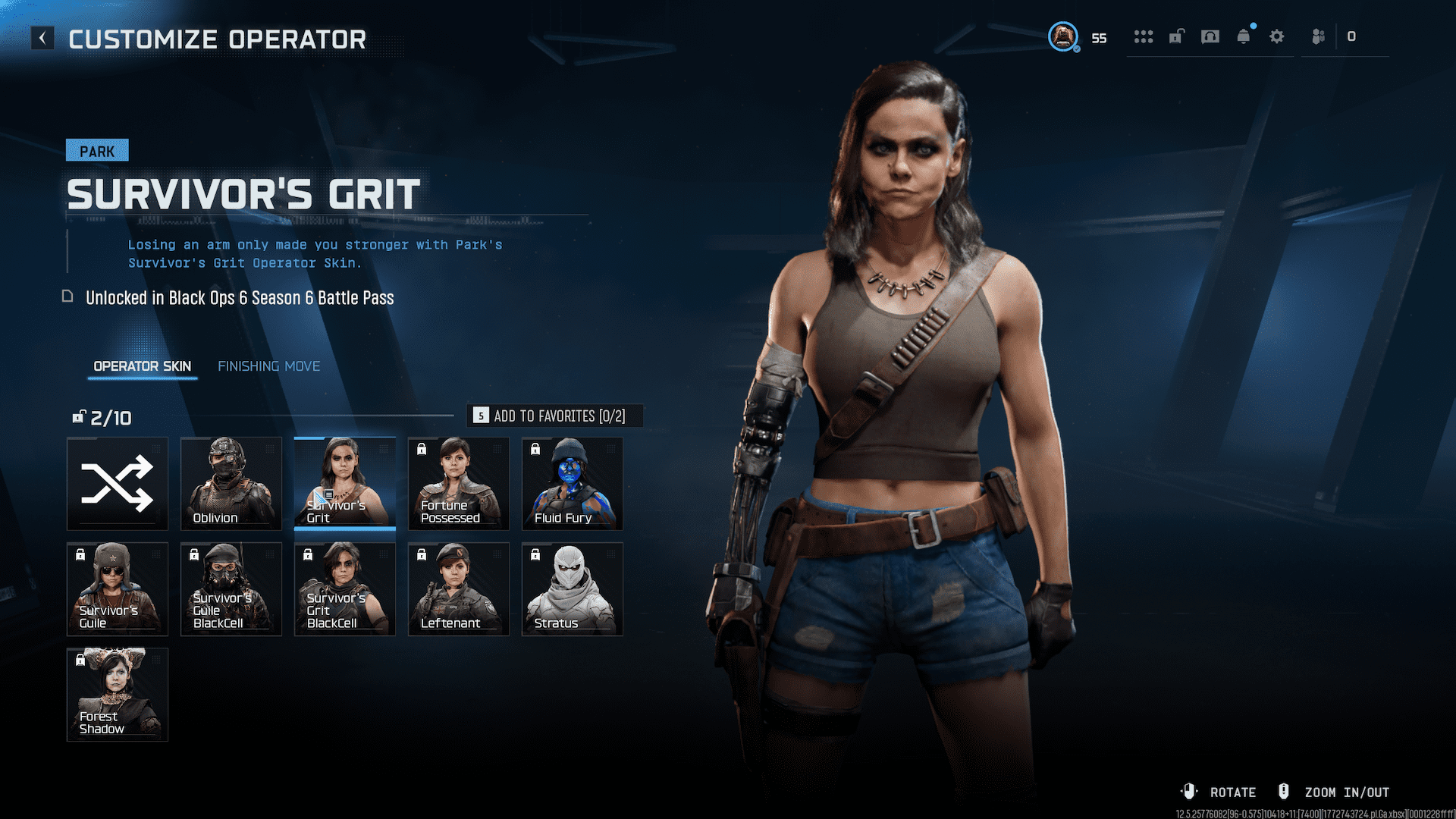The height and width of the screenshot is (819, 1456).
Task: Select the Forest Shadow skin tile
Action: 118,695
